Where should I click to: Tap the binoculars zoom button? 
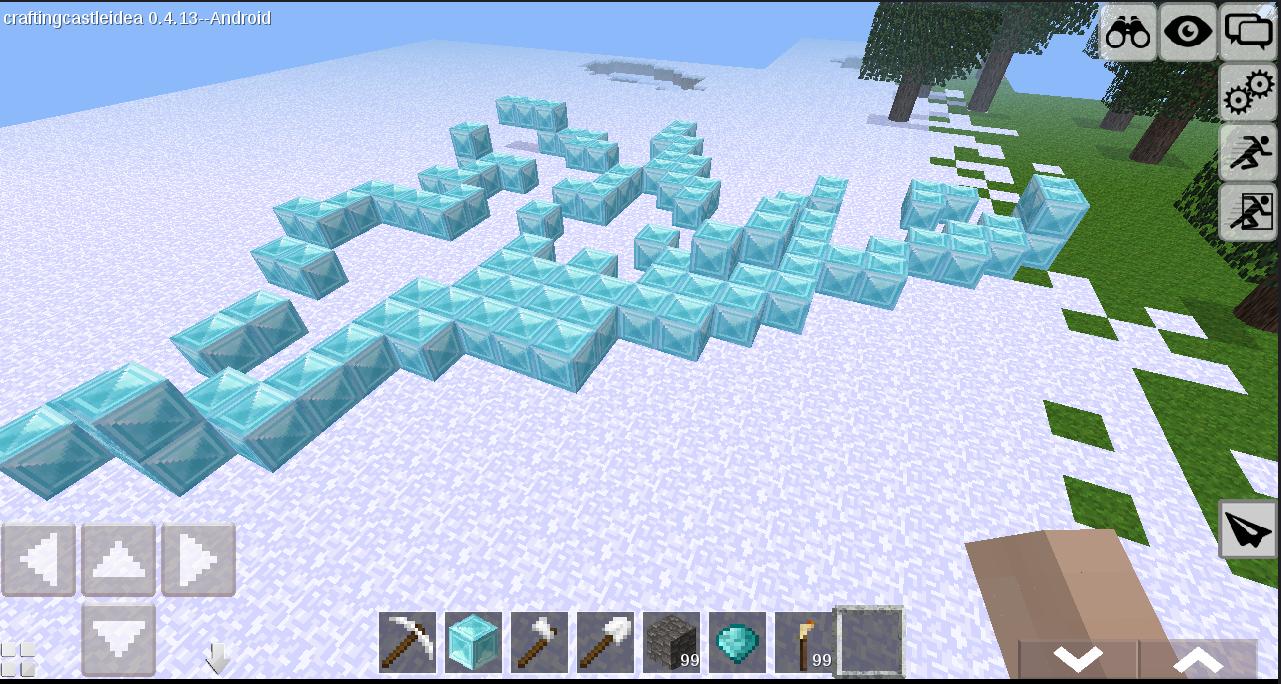pos(1128,33)
